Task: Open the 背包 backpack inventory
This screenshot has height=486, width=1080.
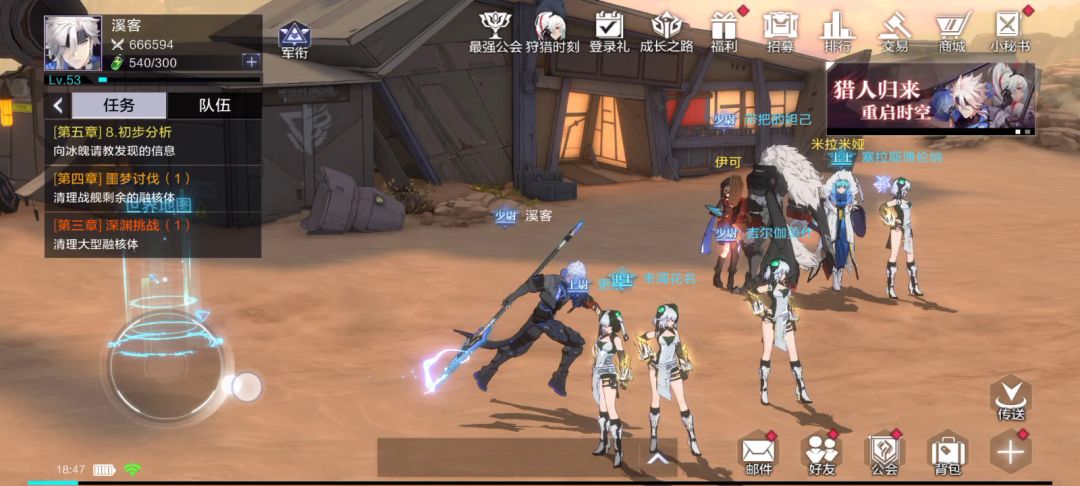Action: (x=946, y=452)
